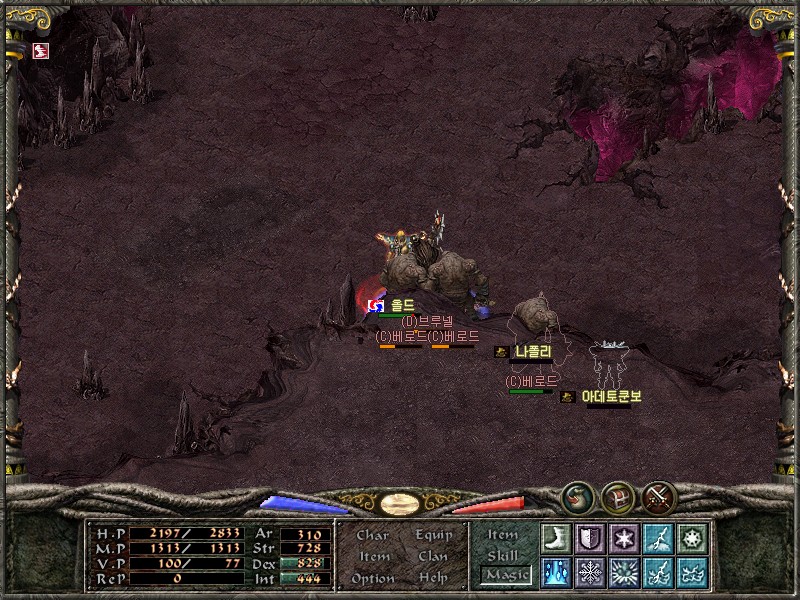Switch to the Skill quickbar tab
800x600 pixels.
coord(503,555)
